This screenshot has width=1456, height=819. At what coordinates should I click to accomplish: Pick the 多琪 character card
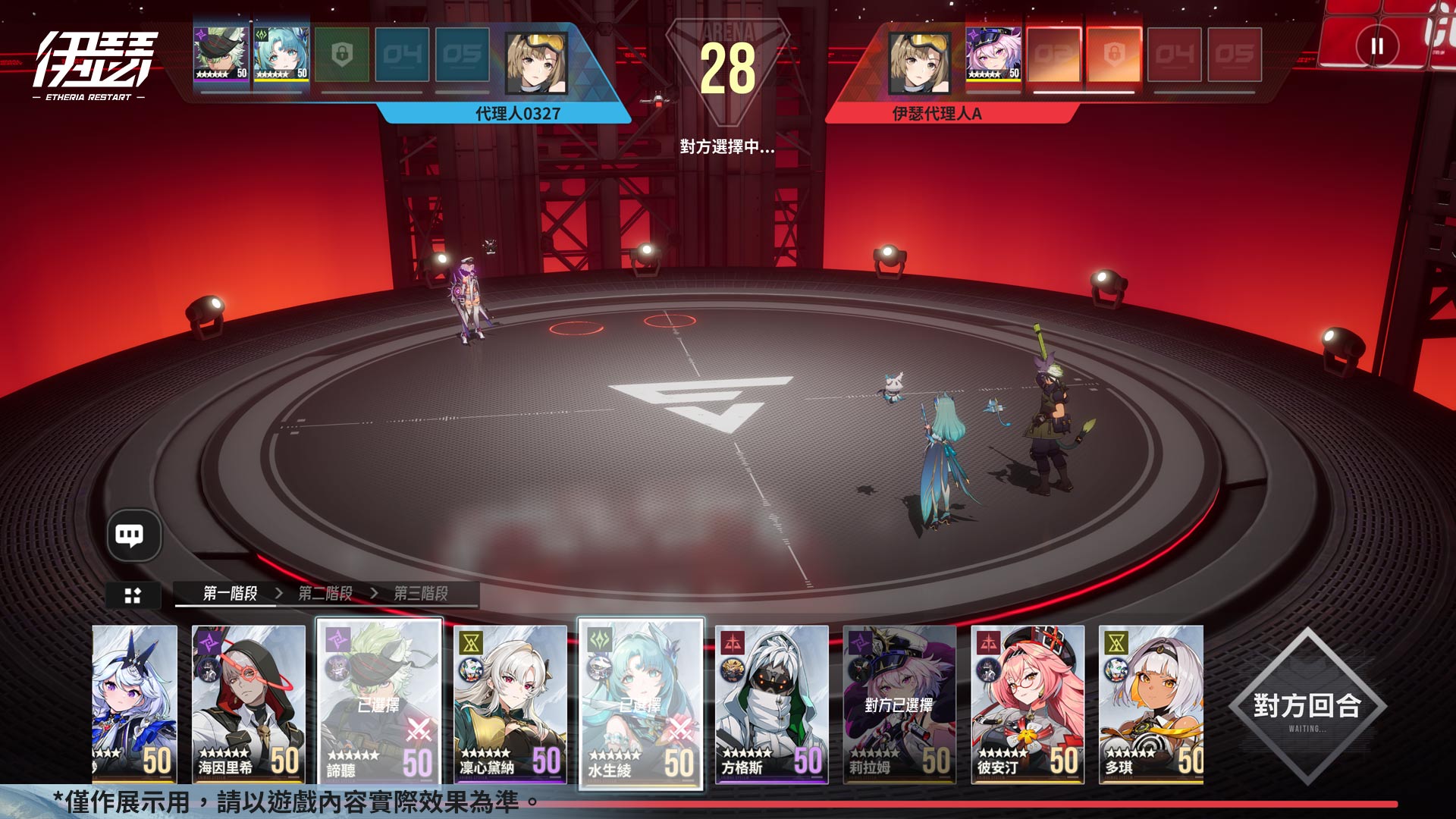click(x=1151, y=703)
